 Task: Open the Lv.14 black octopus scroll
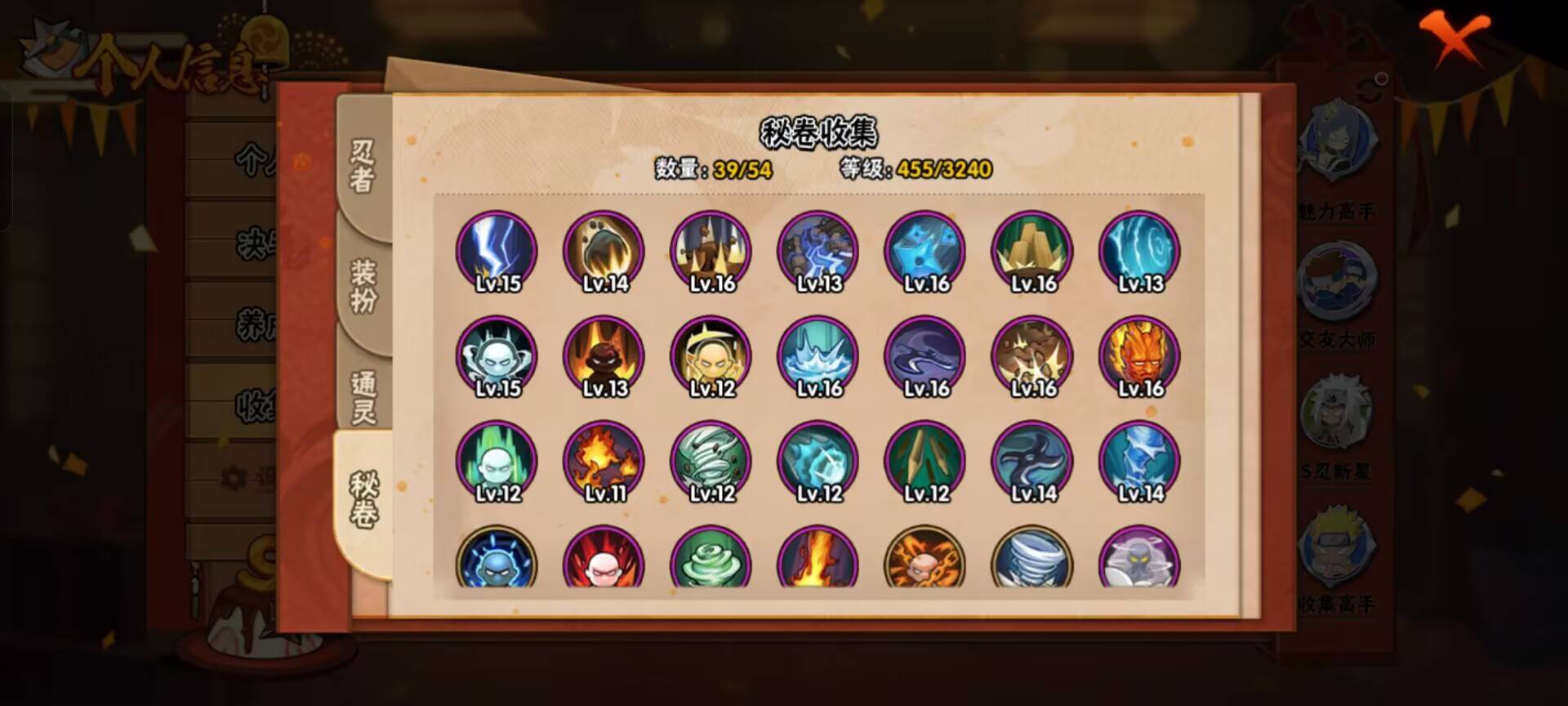click(1031, 462)
